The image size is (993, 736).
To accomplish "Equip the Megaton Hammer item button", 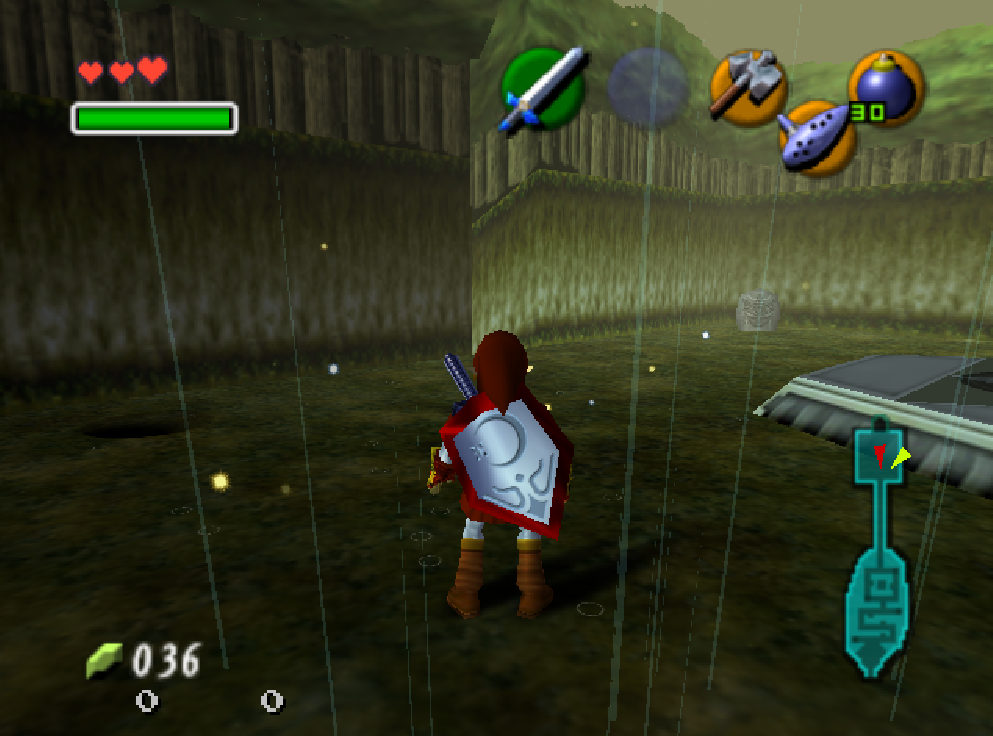I will pos(749,86).
